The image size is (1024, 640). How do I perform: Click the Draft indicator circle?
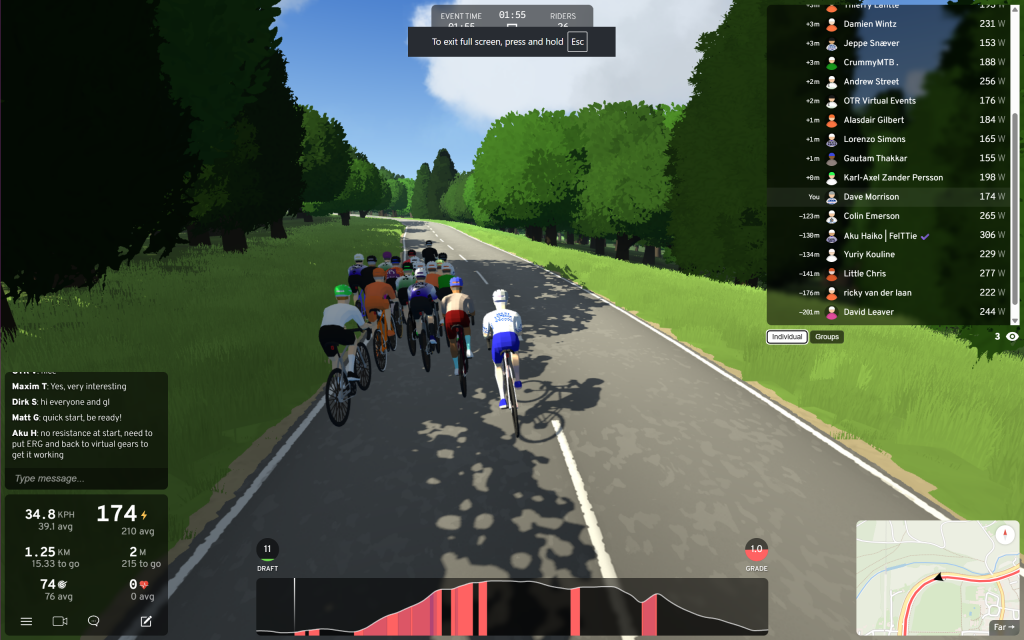click(267, 550)
